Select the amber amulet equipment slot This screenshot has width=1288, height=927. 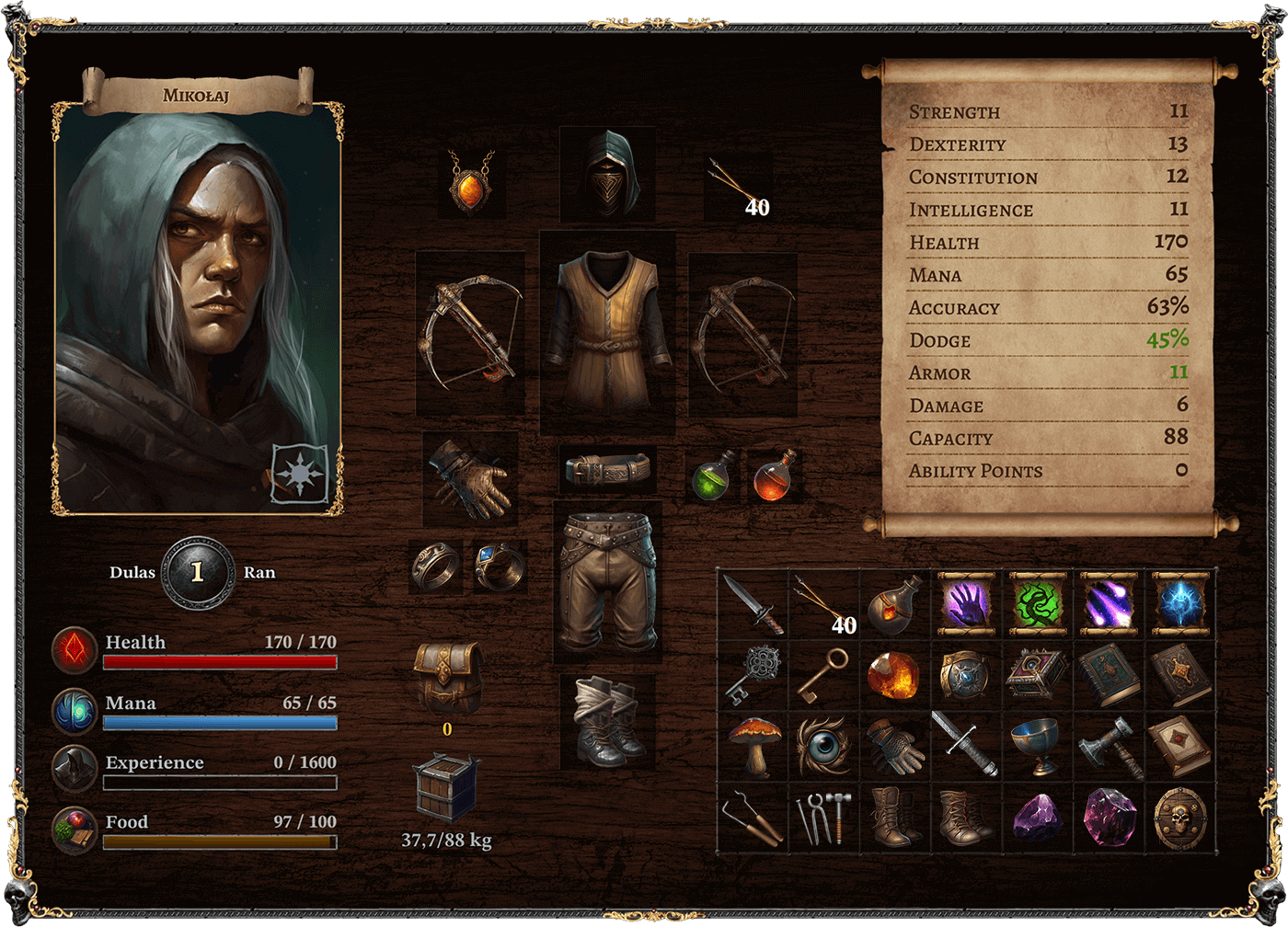(x=471, y=182)
